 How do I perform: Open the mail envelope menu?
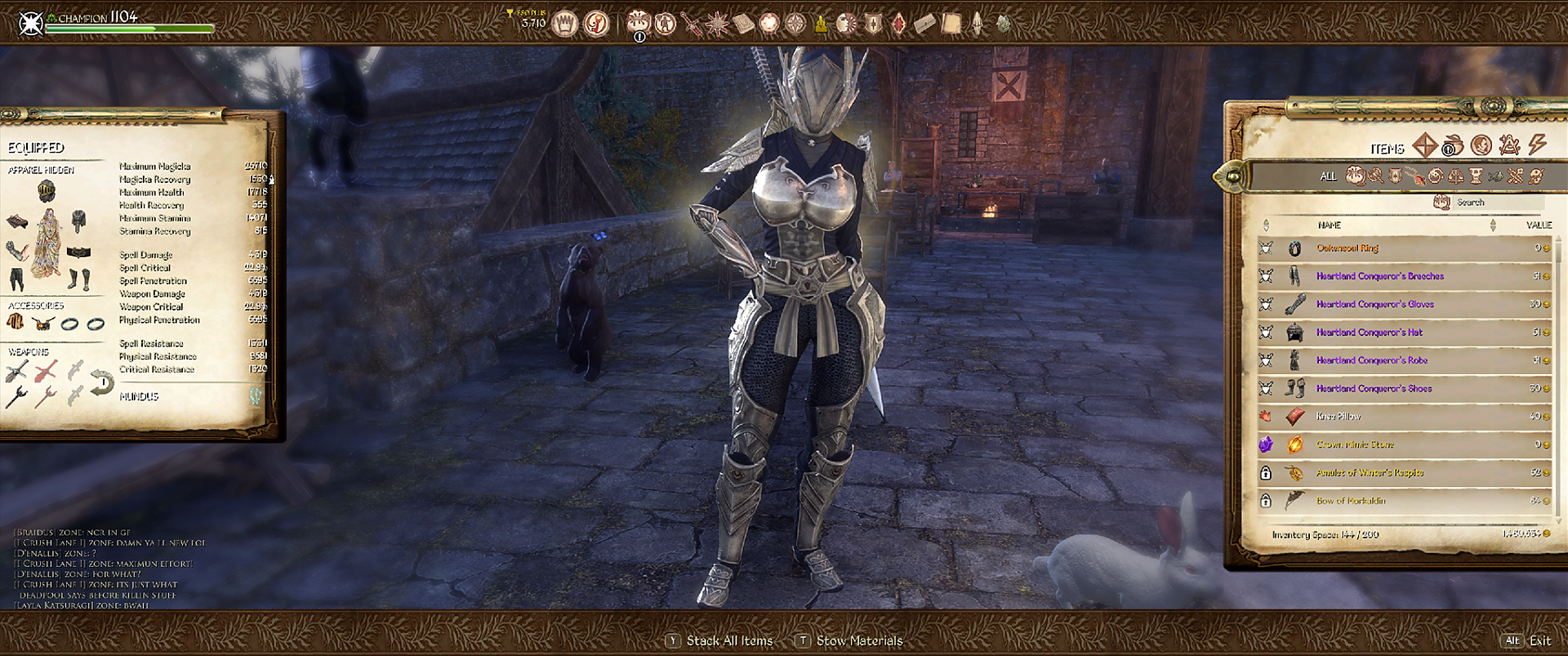(x=924, y=25)
